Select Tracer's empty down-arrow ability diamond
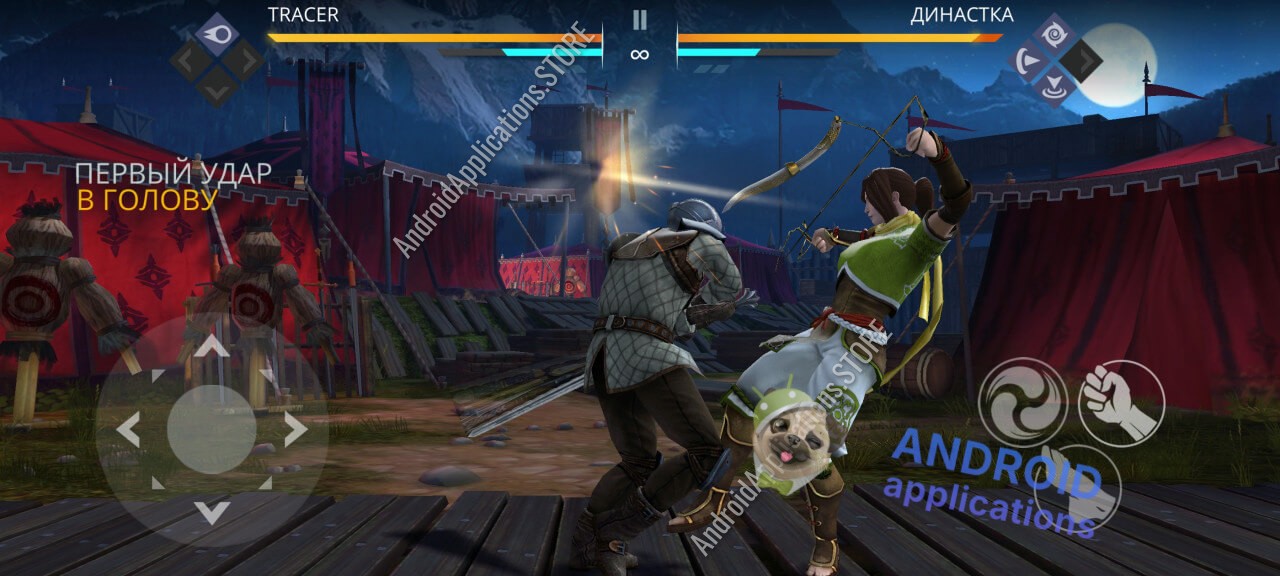 click(x=216, y=87)
